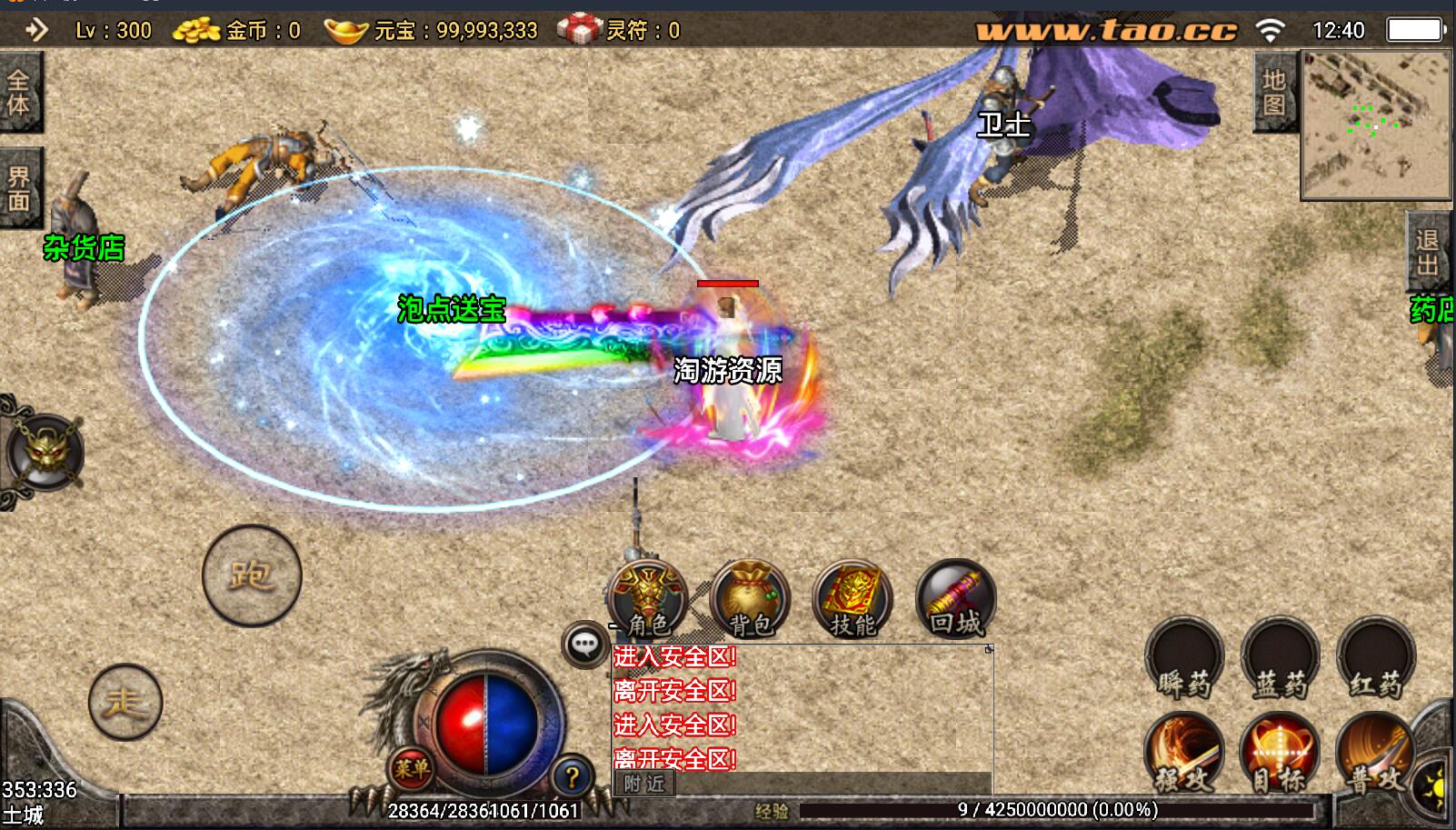Image resolution: width=1456 pixels, height=830 pixels.
Task: Click the 退出 exit button
Action: pos(1427,253)
